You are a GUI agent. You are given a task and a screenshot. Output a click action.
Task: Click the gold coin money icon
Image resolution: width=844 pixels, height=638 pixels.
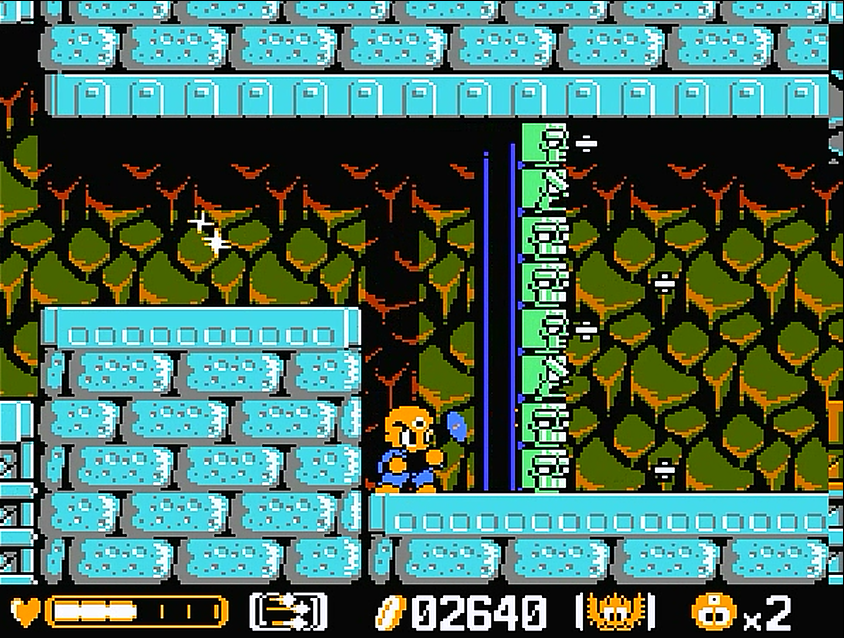(388, 611)
